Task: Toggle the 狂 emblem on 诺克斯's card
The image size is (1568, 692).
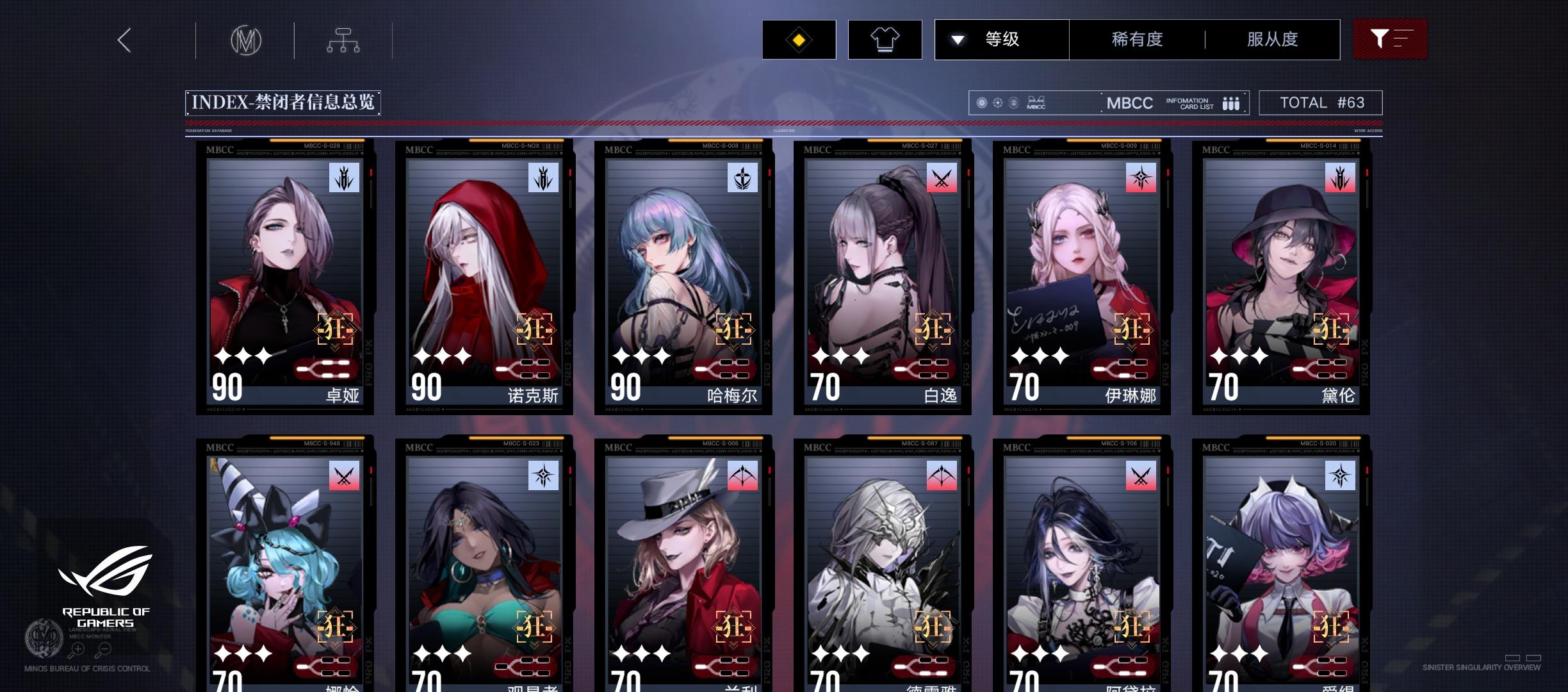Action: click(534, 330)
